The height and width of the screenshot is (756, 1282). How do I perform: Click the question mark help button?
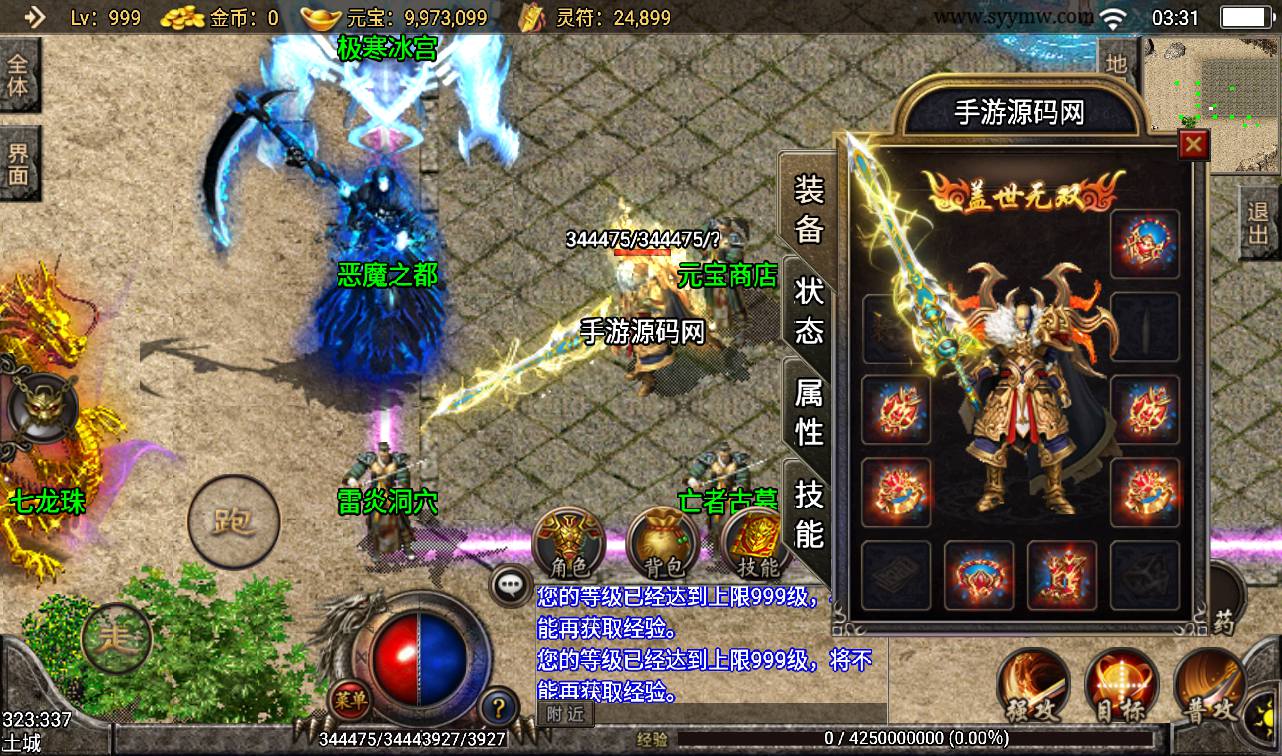coord(498,708)
